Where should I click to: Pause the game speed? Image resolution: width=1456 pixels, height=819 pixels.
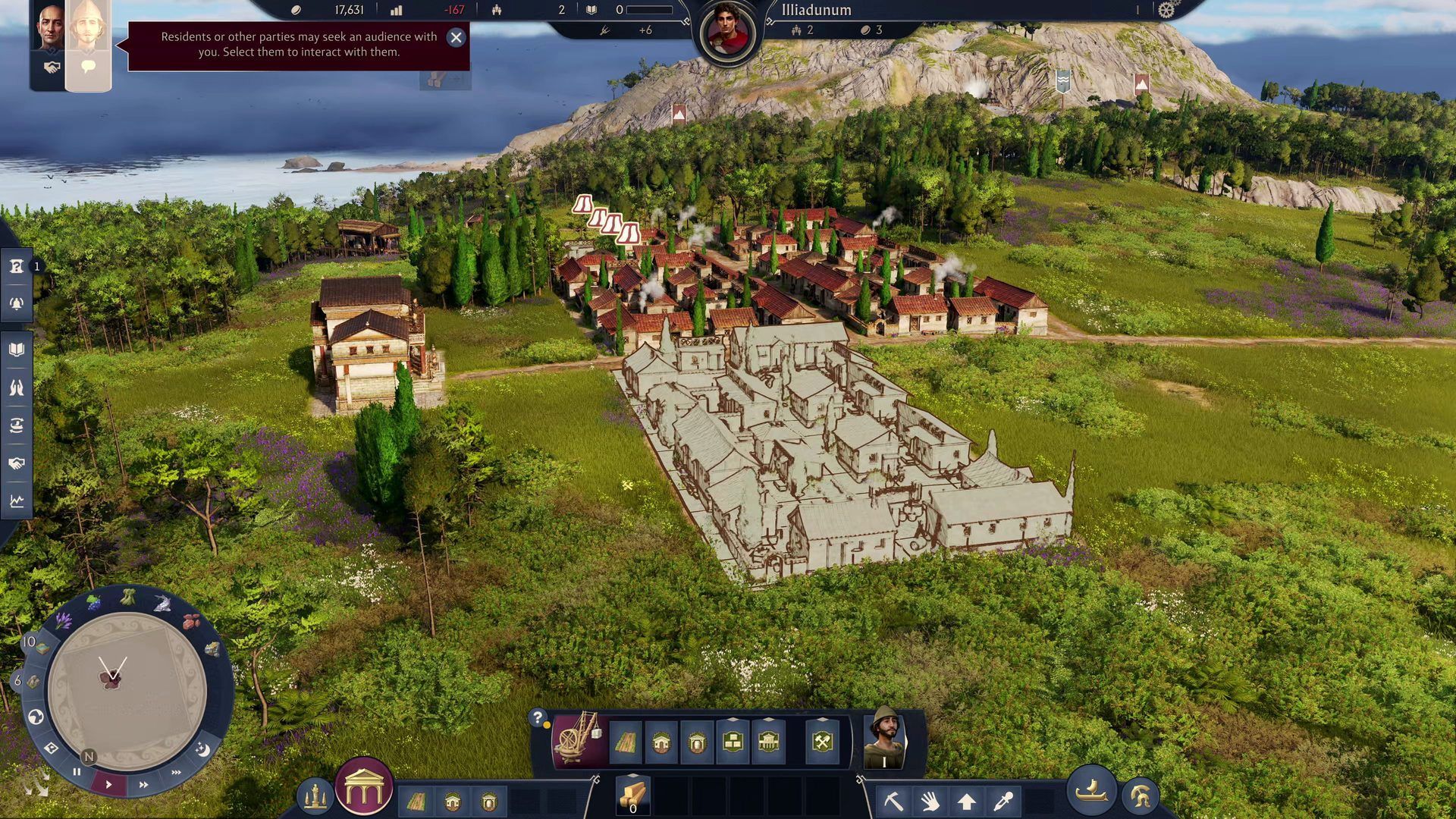tap(77, 771)
